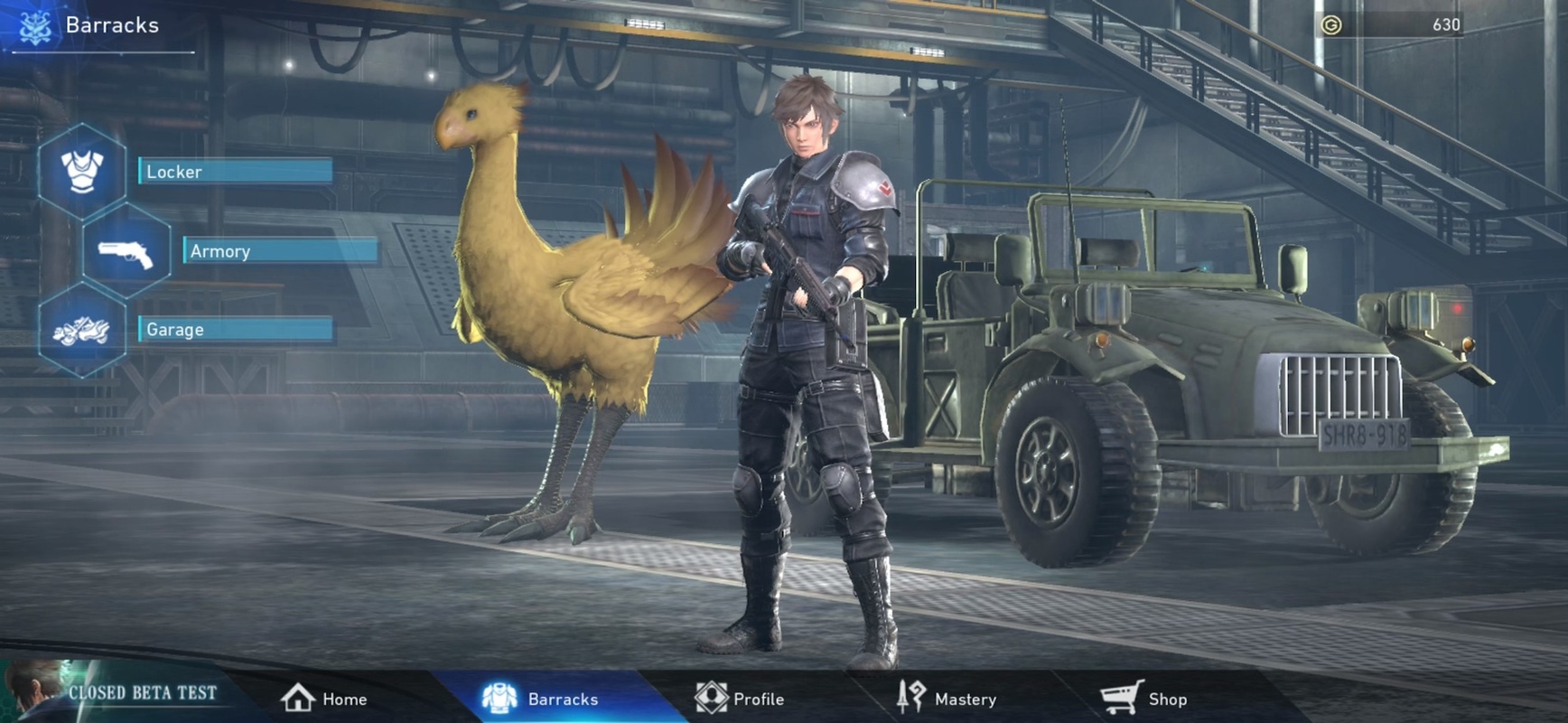
Task: Open the Garage menu entry
Action: point(235,329)
